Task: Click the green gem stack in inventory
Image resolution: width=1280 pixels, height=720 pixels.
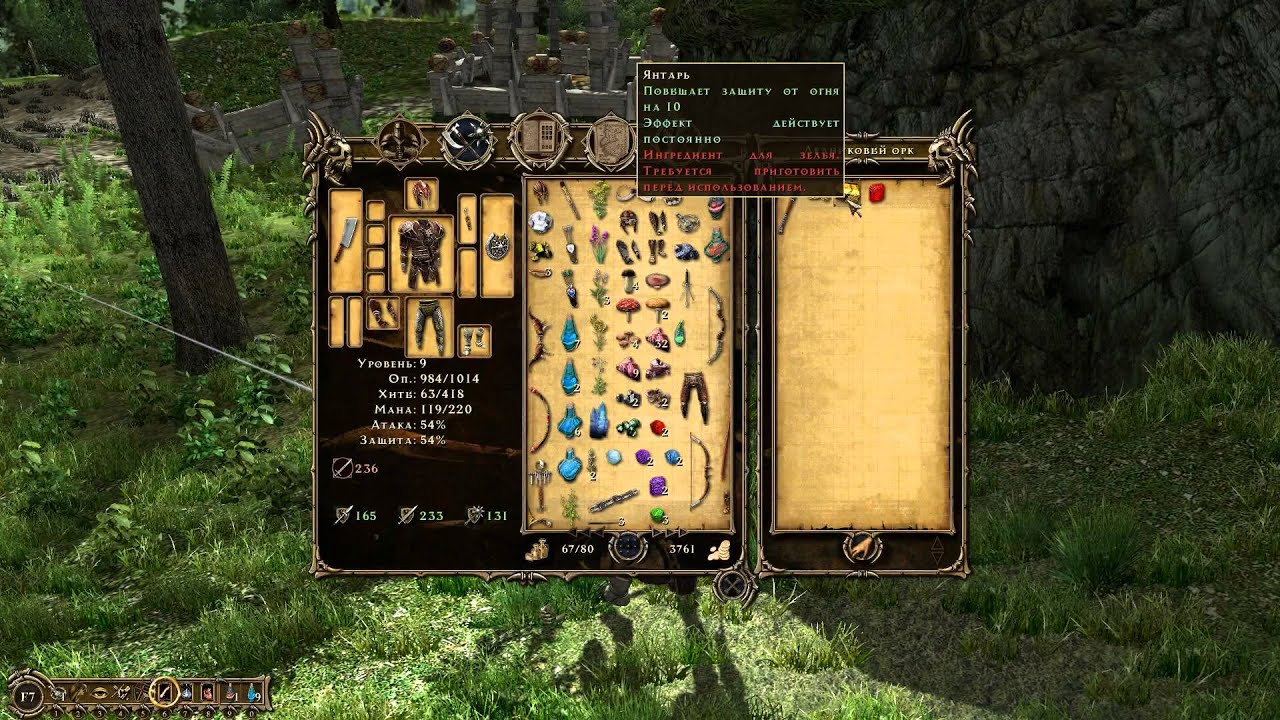Action: tap(658, 515)
